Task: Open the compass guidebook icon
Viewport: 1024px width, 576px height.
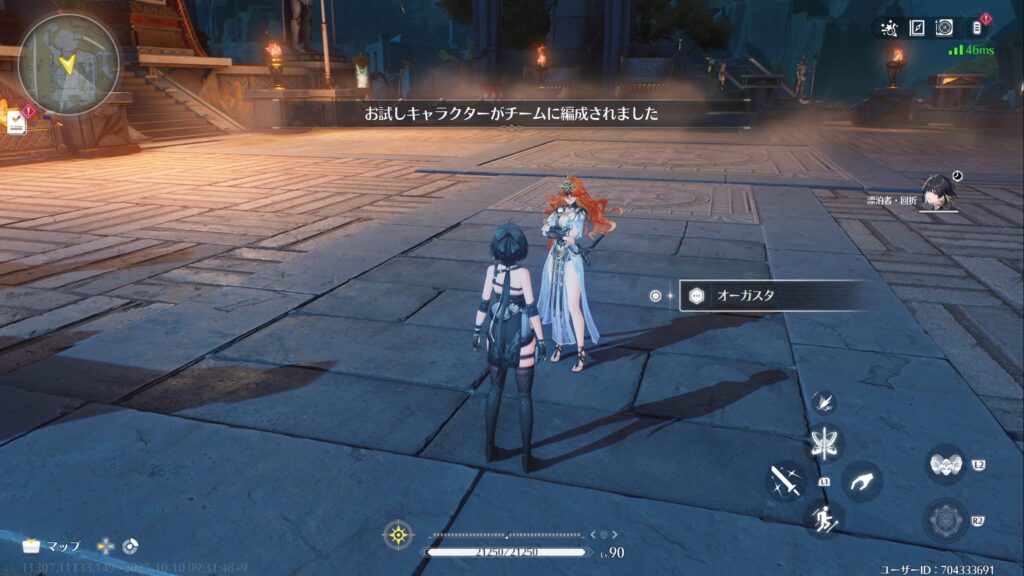Action: pyautogui.click(x=917, y=28)
